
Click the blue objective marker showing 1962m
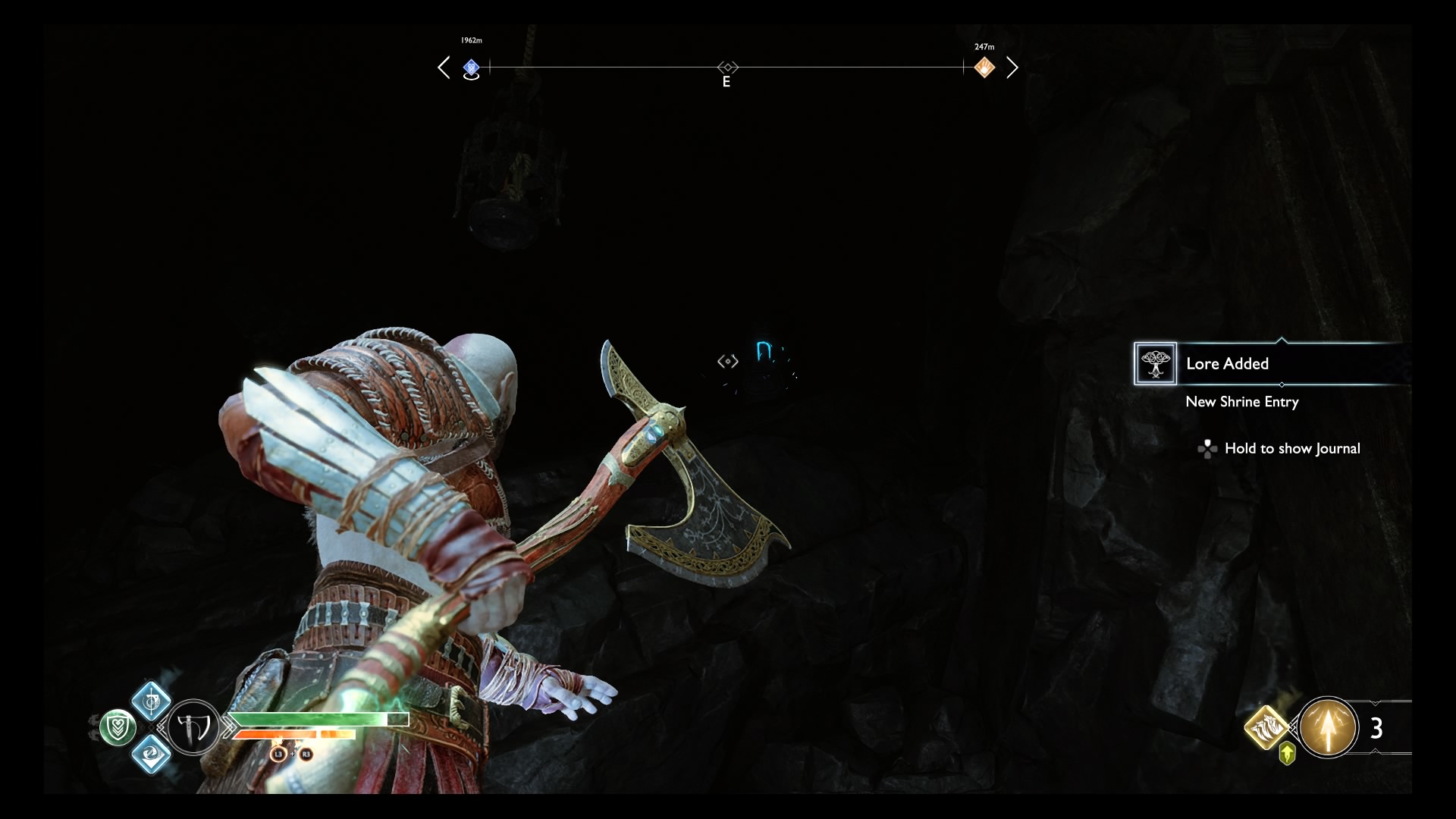(x=472, y=67)
